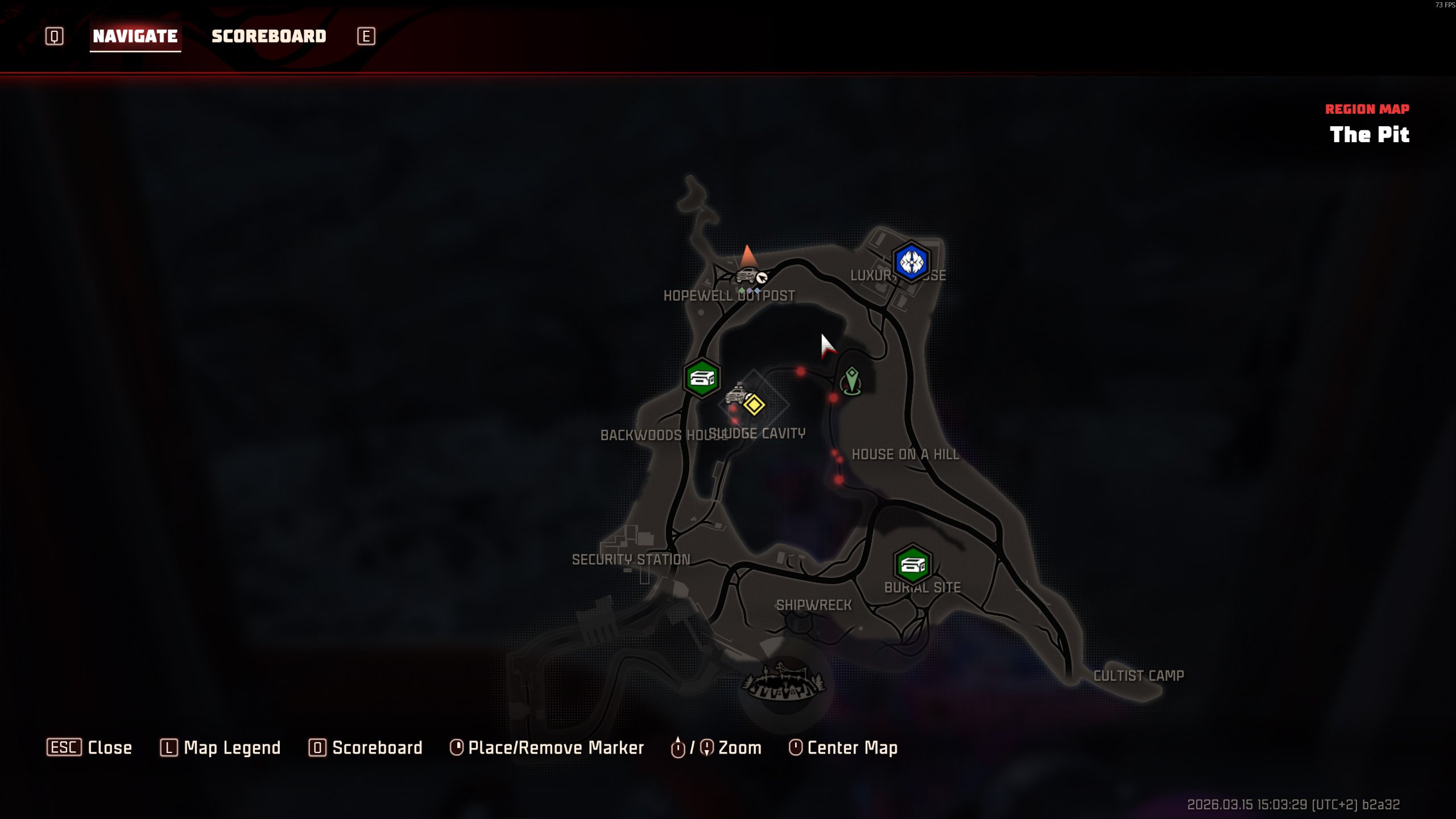The width and height of the screenshot is (1456, 819).
Task: Select the arena emblem at the map's bottom
Action: coord(784,682)
